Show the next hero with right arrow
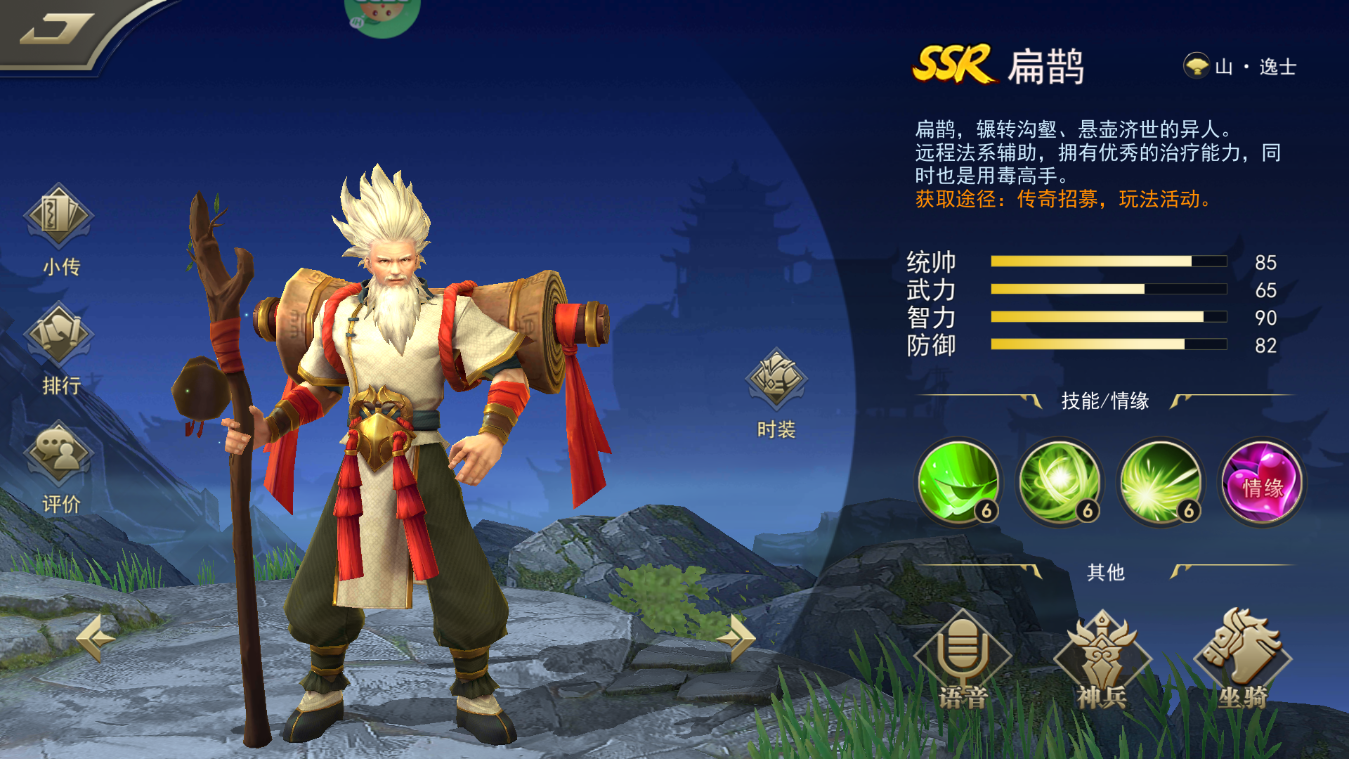This screenshot has height=759, width=1349. pyautogui.click(x=738, y=636)
